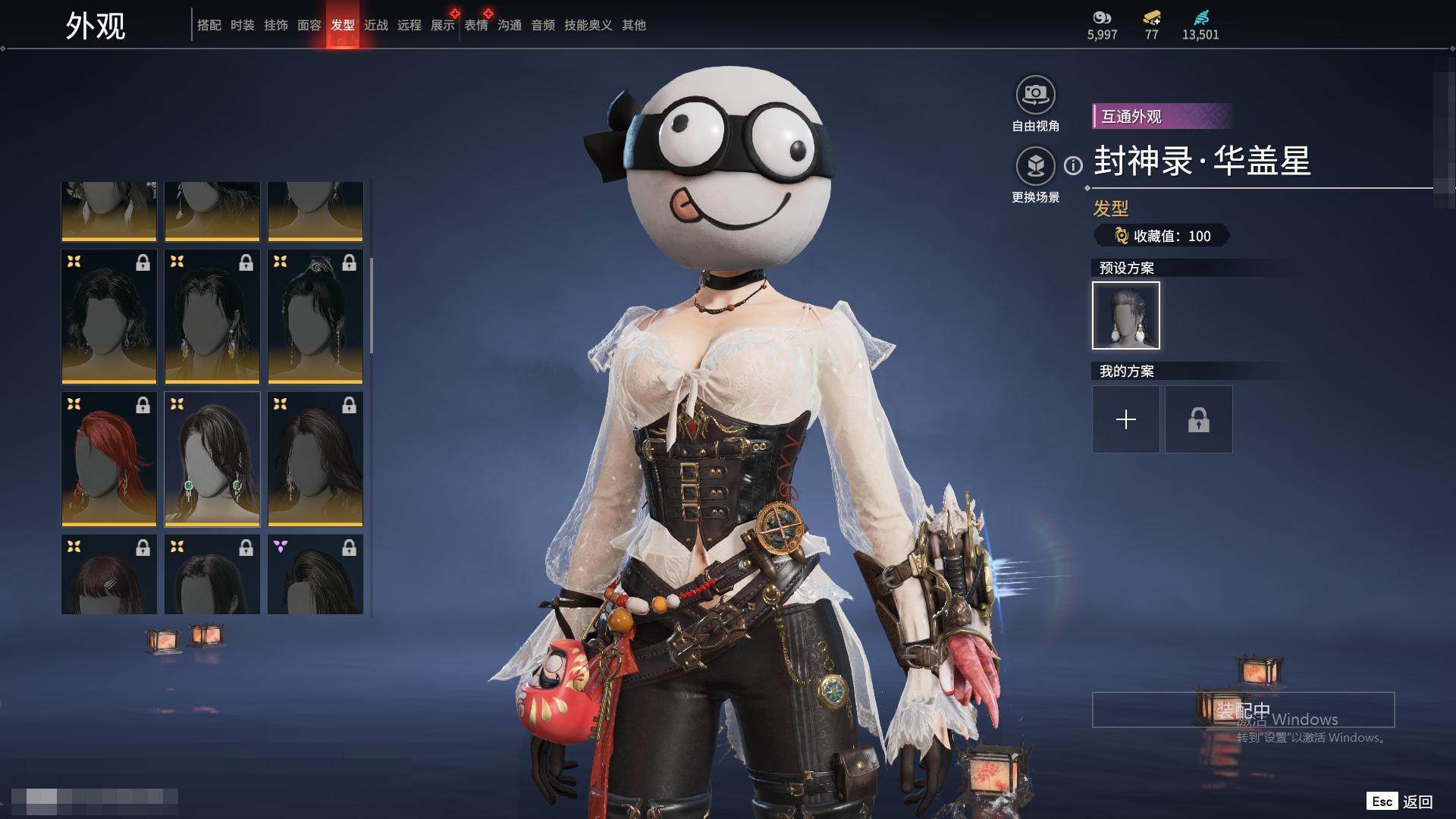Screen dimensions: 1456x819
Task: Go to the 面容 tab
Action: [x=309, y=25]
